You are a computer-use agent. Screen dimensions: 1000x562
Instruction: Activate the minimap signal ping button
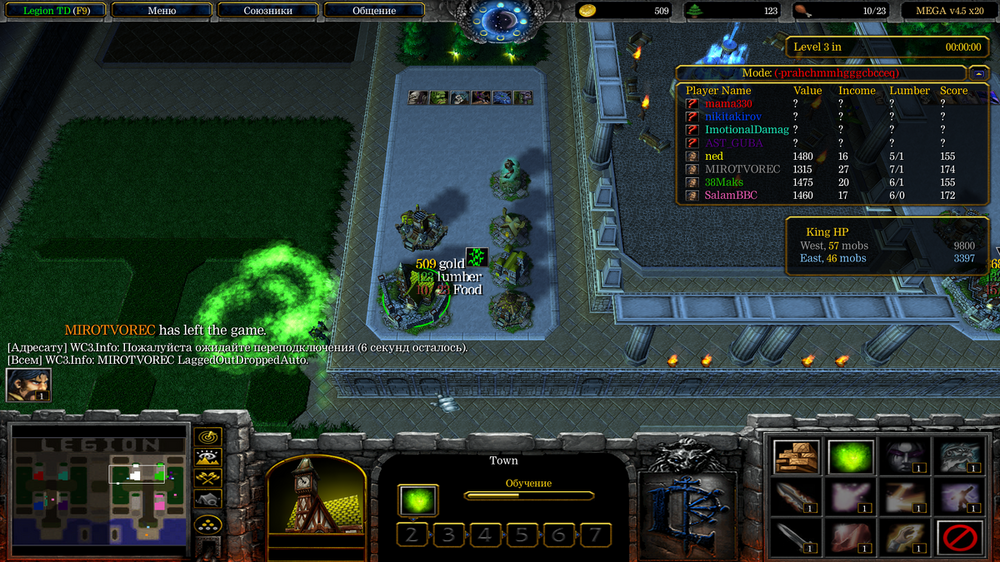(208, 437)
